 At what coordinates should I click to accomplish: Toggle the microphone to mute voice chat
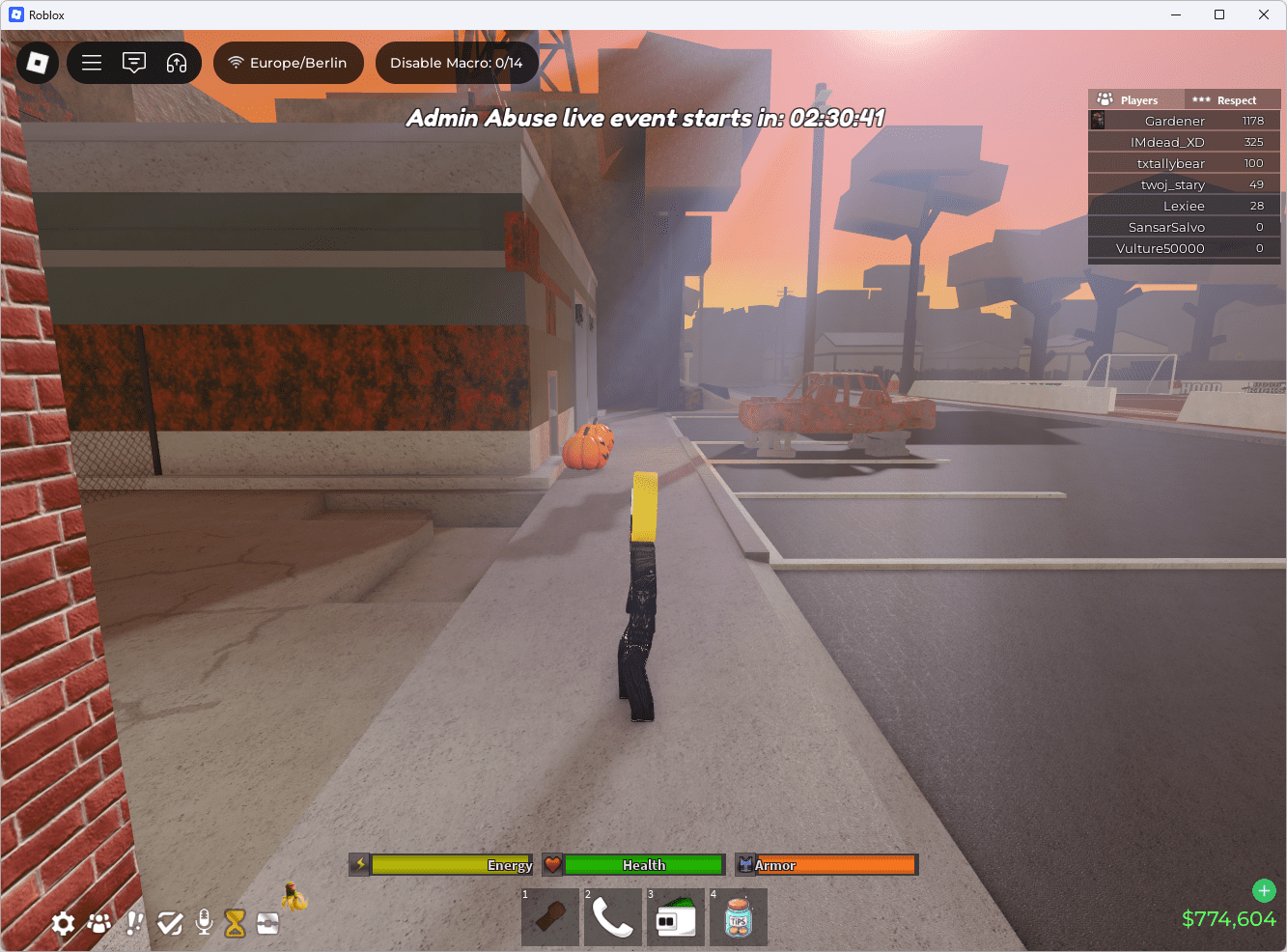(x=204, y=924)
